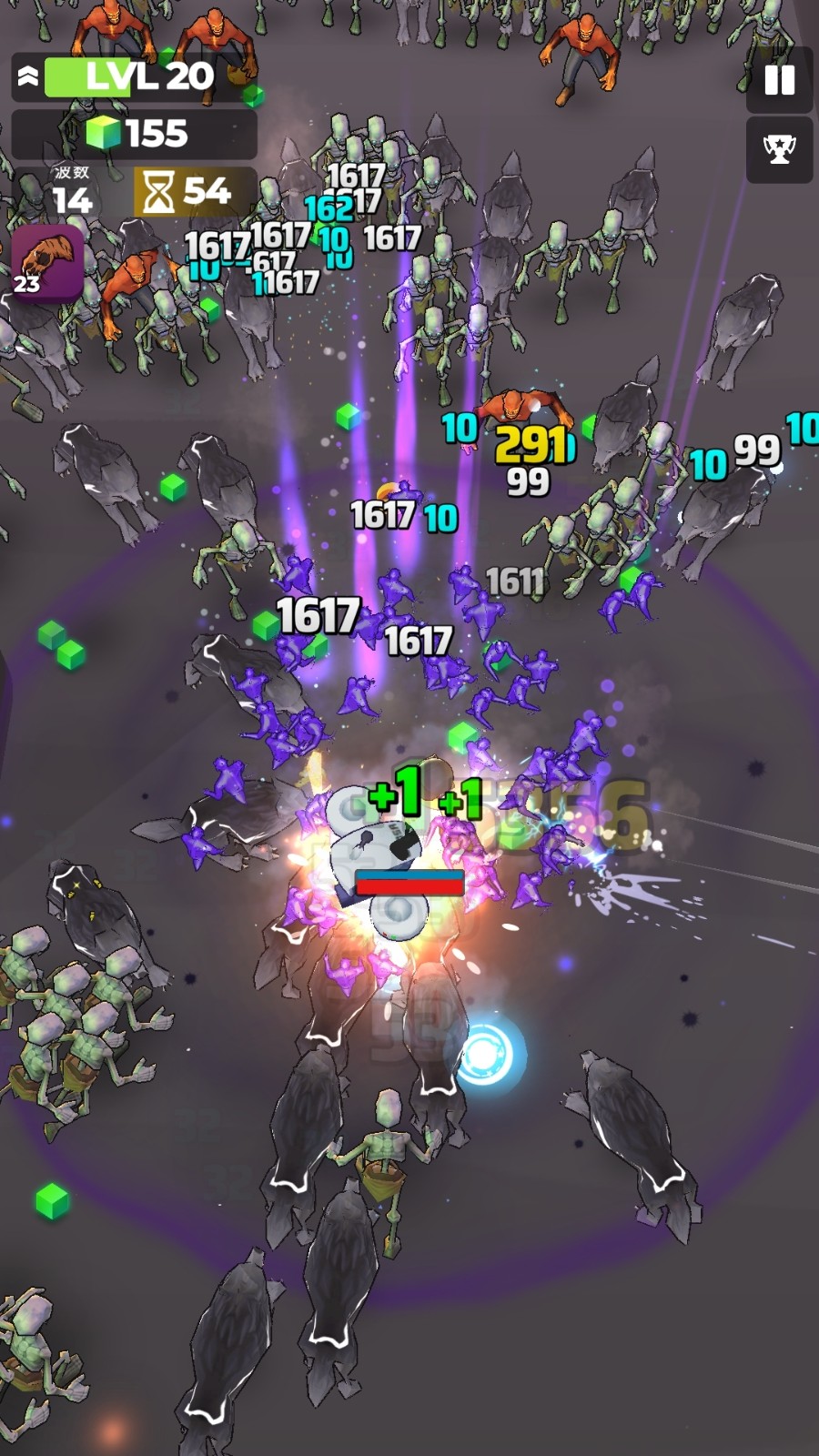Pause the game
The height and width of the screenshot is (1456, 819).
(779, 80)
